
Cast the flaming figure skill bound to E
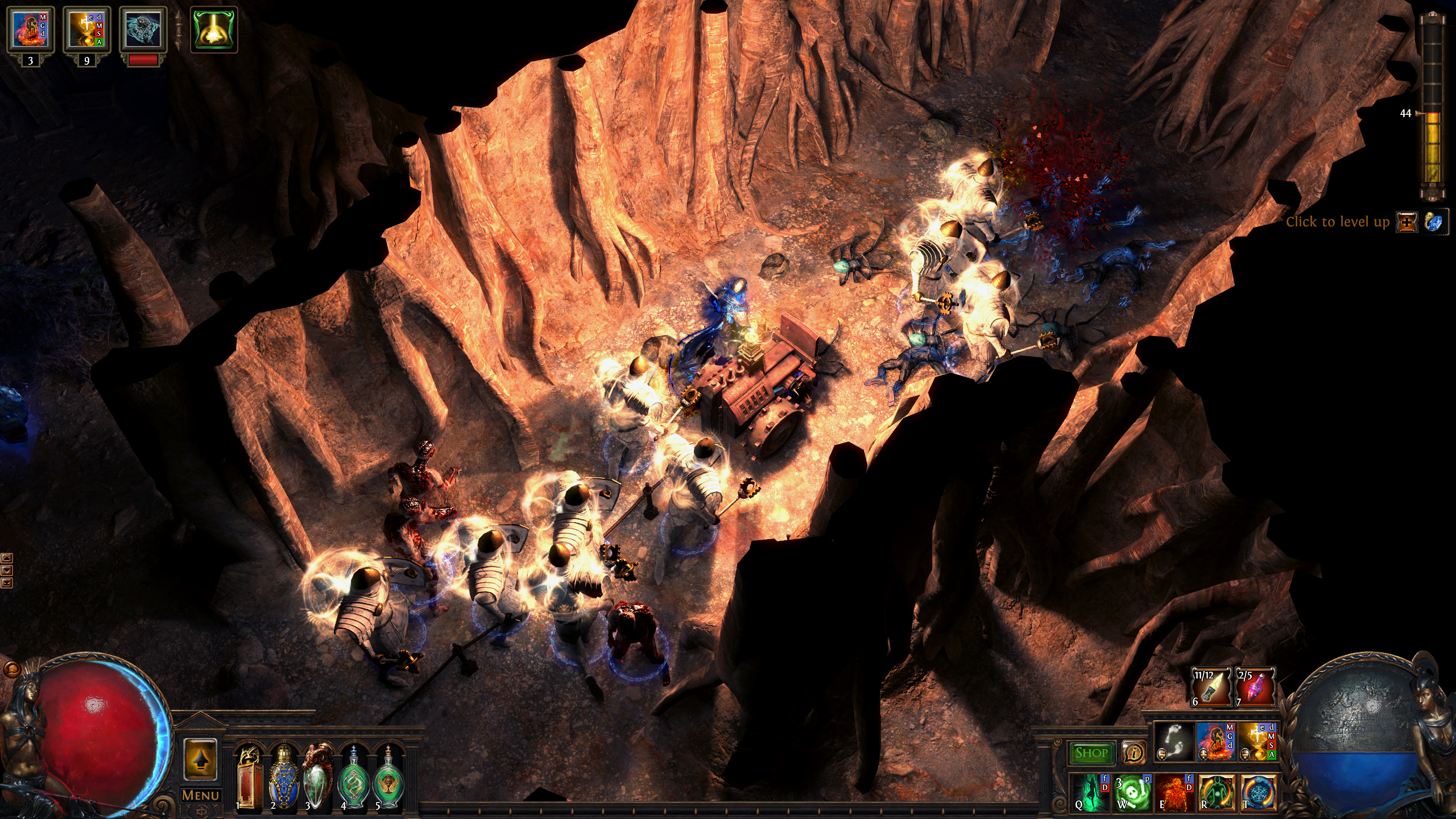(1174, 795)
